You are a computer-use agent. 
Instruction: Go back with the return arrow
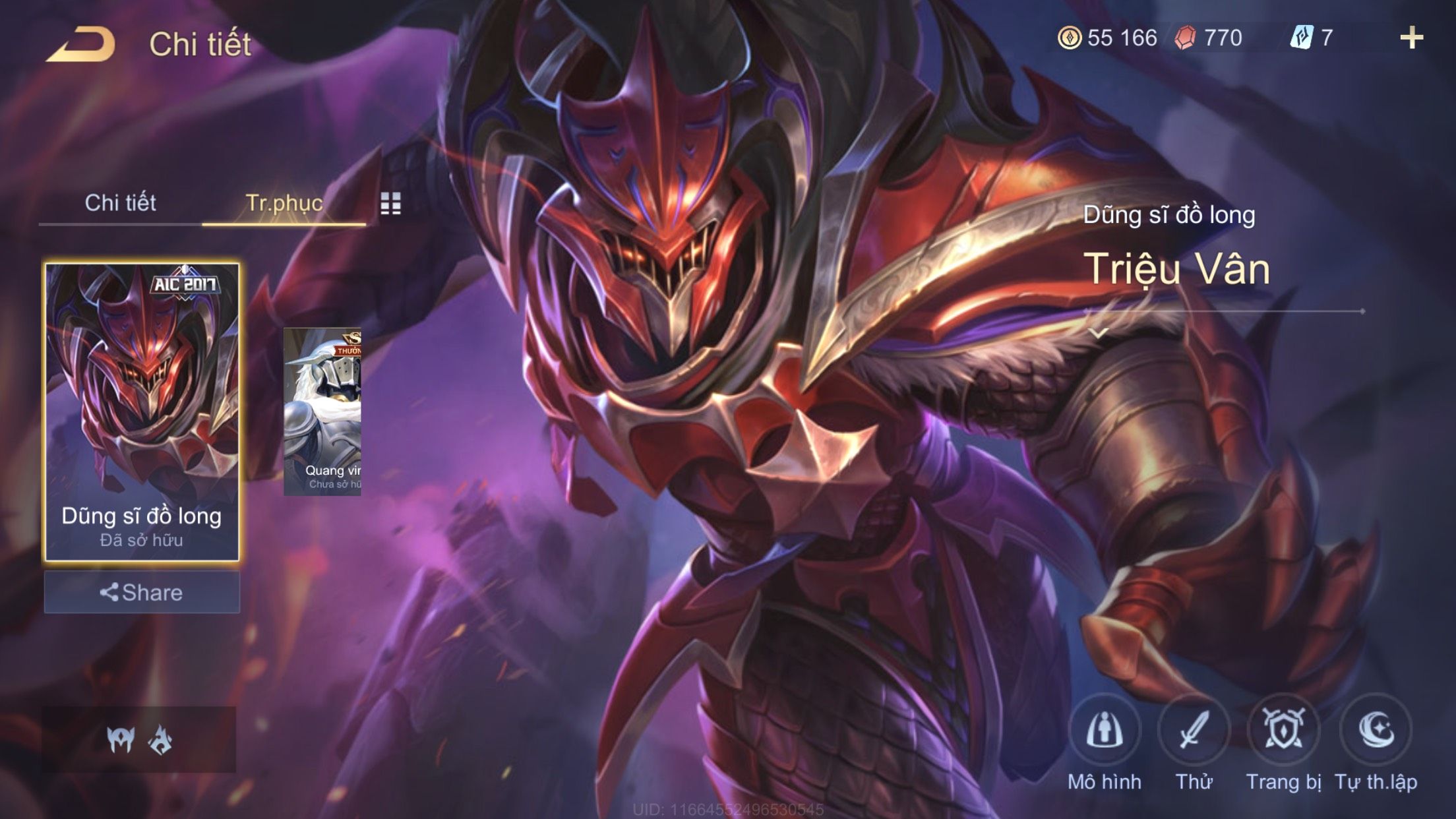pos(82,45)
